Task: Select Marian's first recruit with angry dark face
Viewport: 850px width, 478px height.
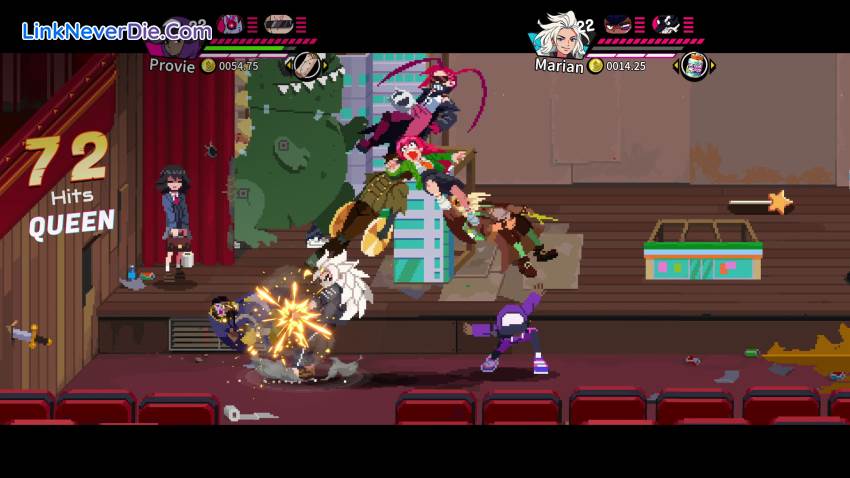Action: [617, 24]
